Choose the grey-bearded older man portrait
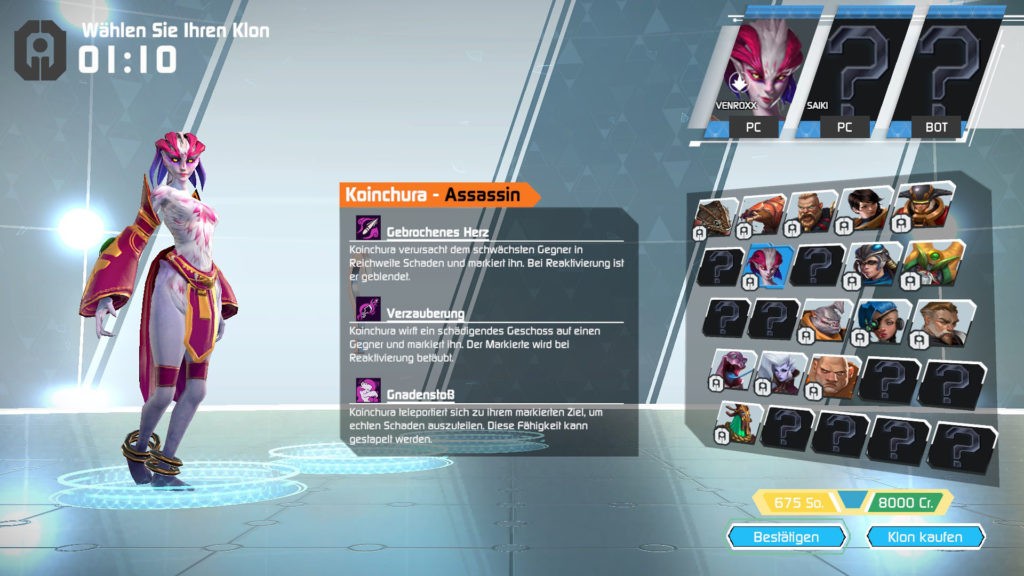Screen dimensions: 1024x576 (937, 321)
